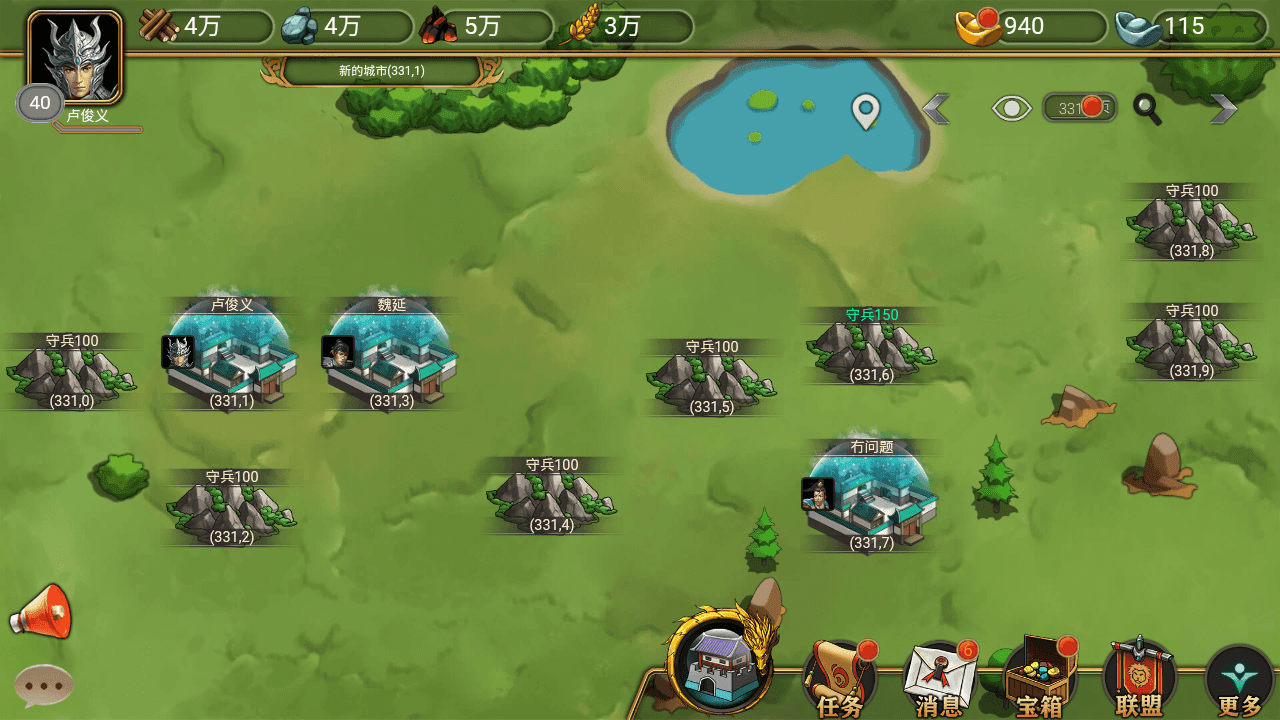This screenshot has width=1280, height=720.
Task: Open the megaphone announcements
Action: 42,612
